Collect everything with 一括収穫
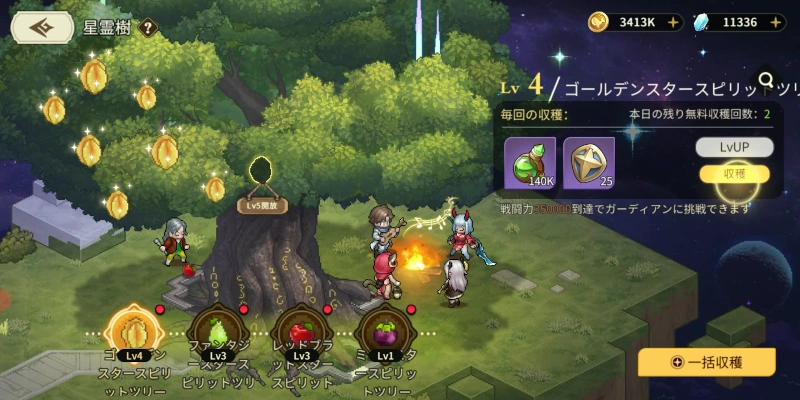Image resolution: width=800 pixels, height=400 pixels. 707,362
